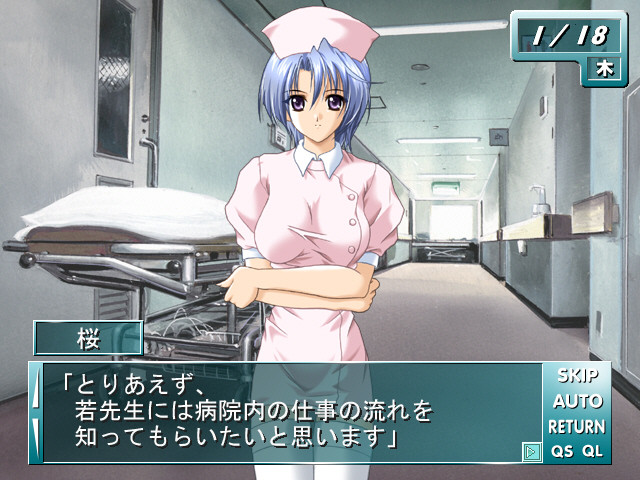This screenshot has height=480, width=640.
Task: Activate the SKIP button
Action: [x=577, y=377]
